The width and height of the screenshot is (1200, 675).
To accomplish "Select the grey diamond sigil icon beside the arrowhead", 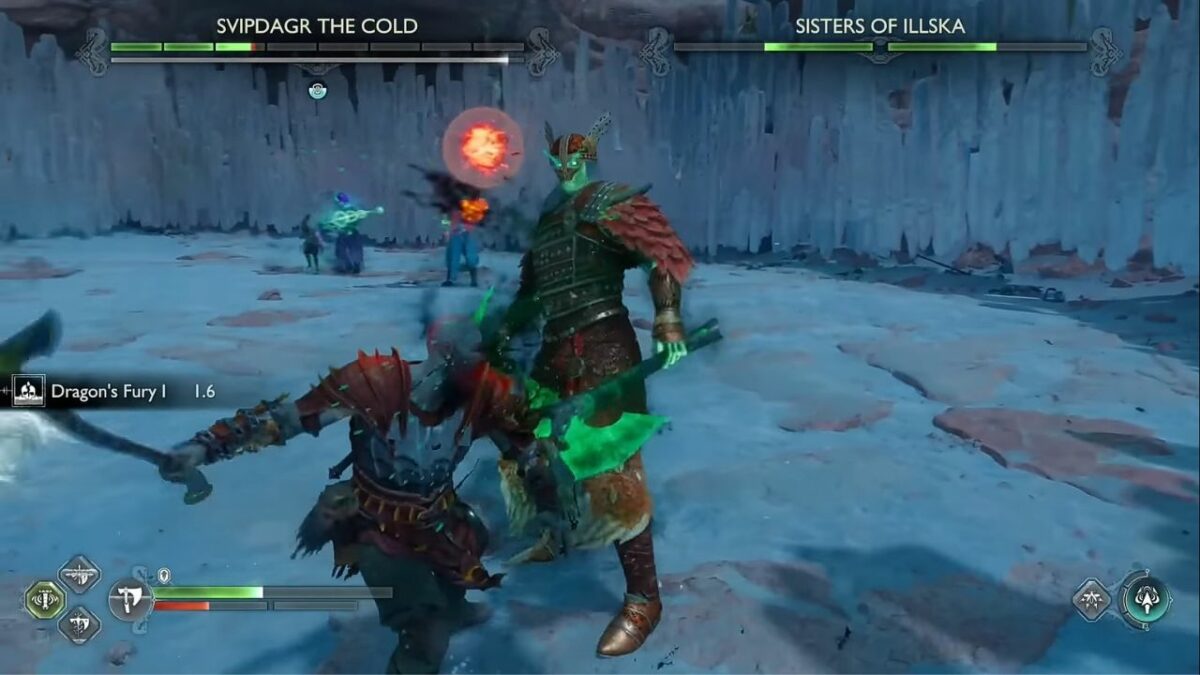I will [1092, 600].
